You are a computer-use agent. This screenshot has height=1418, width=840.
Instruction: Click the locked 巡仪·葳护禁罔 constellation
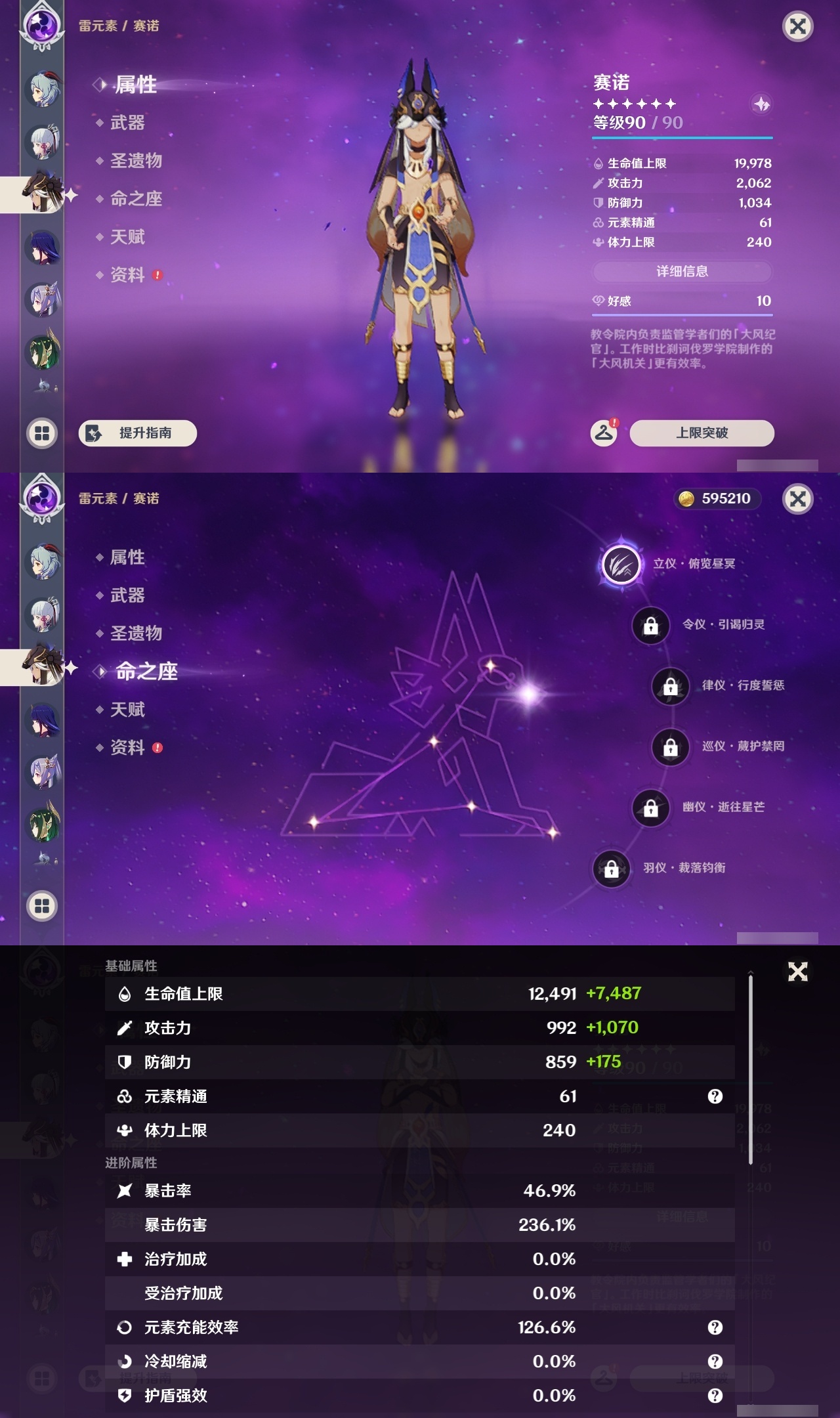point(670,748)
